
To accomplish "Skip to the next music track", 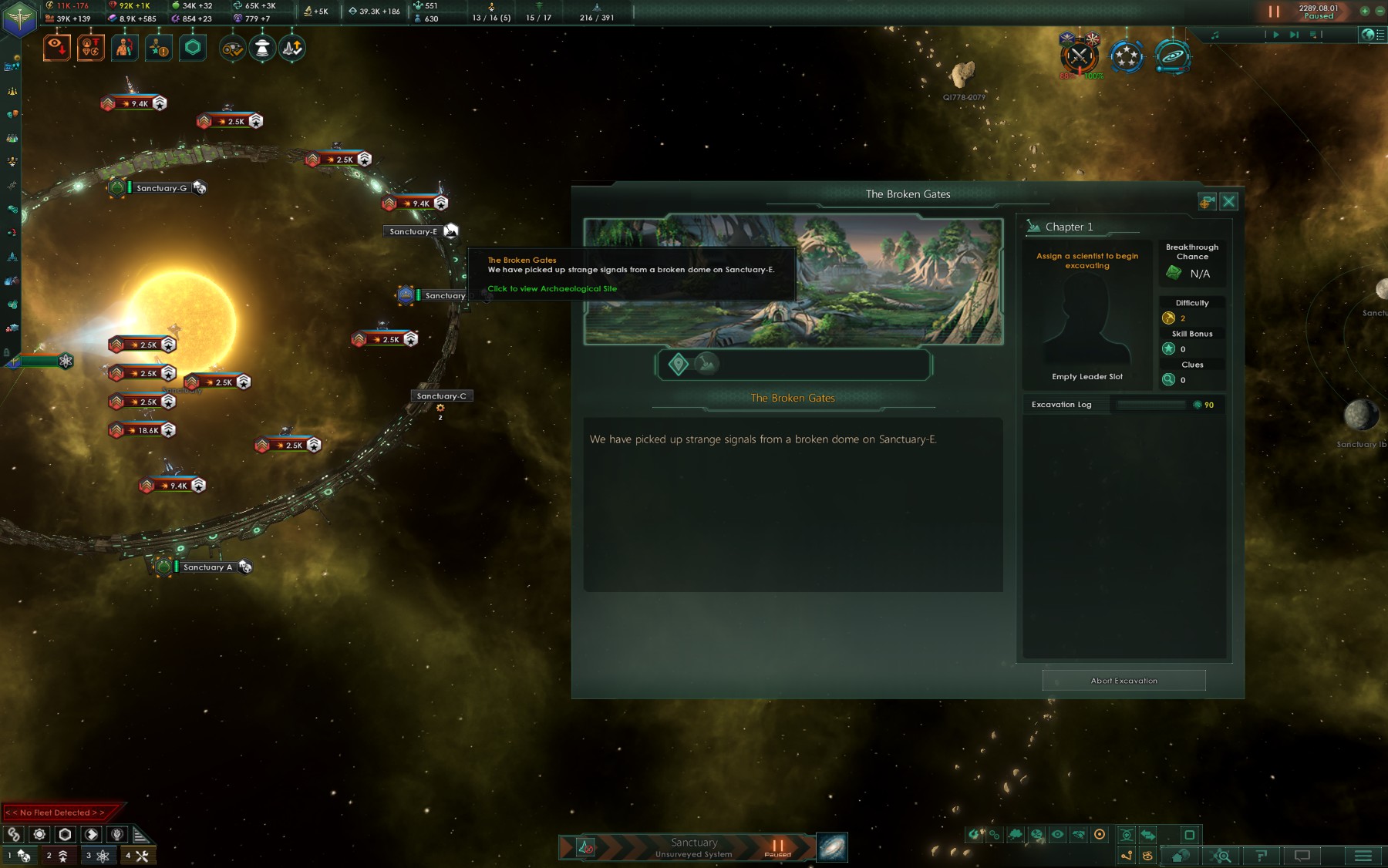I will (1294, 35).
